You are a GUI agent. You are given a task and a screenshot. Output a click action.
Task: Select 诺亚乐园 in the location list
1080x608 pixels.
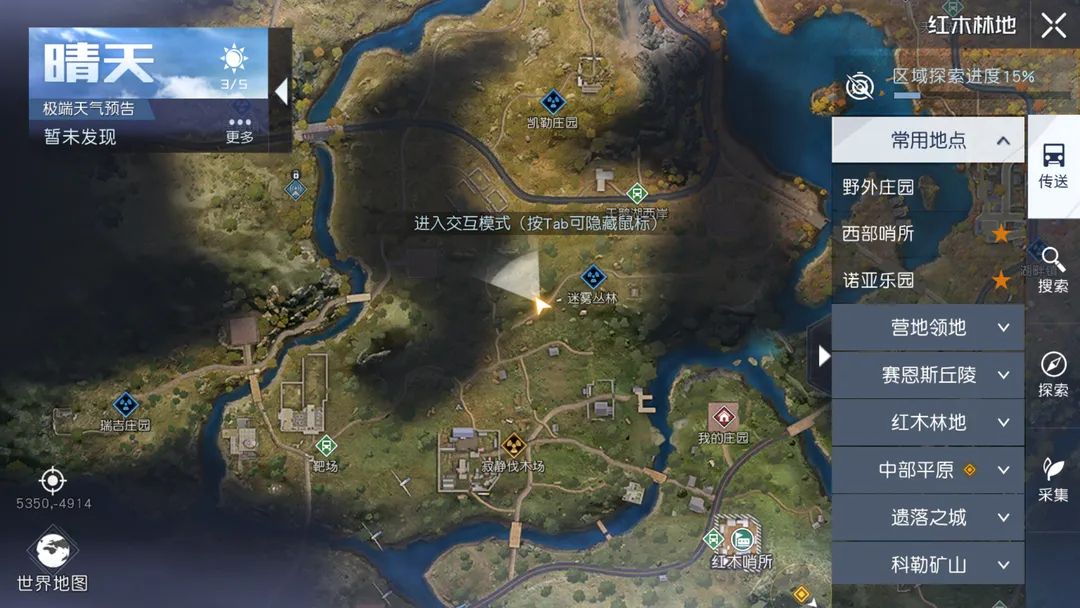pos(879,281)
